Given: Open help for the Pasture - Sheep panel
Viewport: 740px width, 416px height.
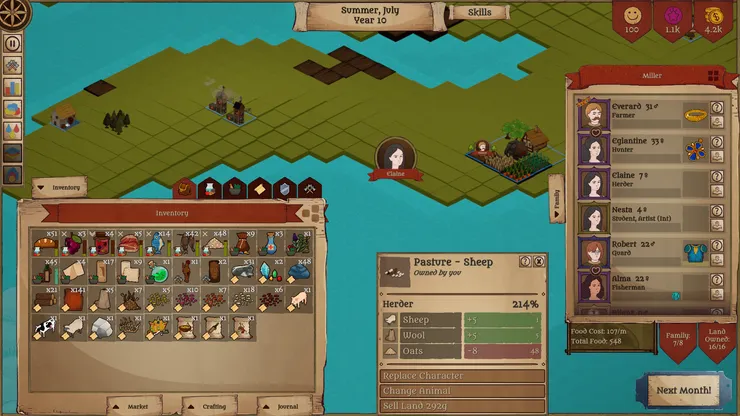Looking at the screenshot, I should pyautogui.click(x=525, y=261).
